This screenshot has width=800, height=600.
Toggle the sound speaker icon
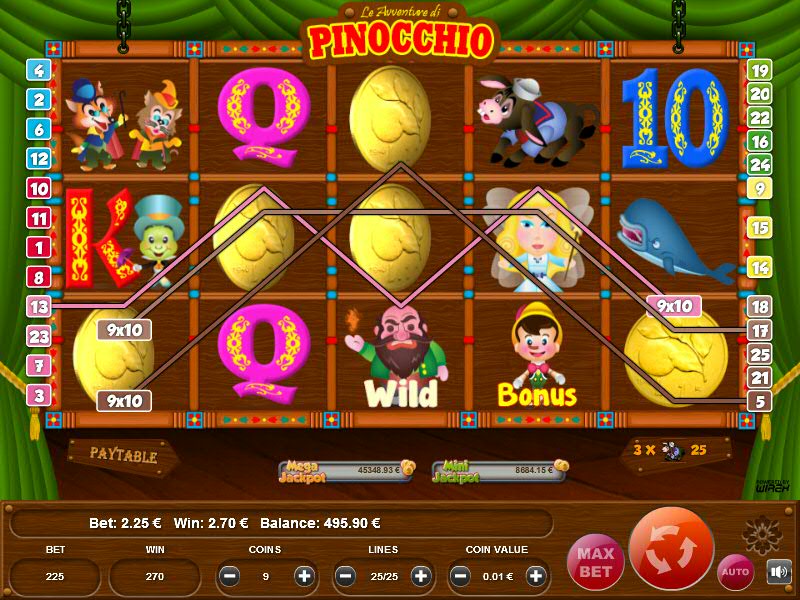tap(778, 572)
